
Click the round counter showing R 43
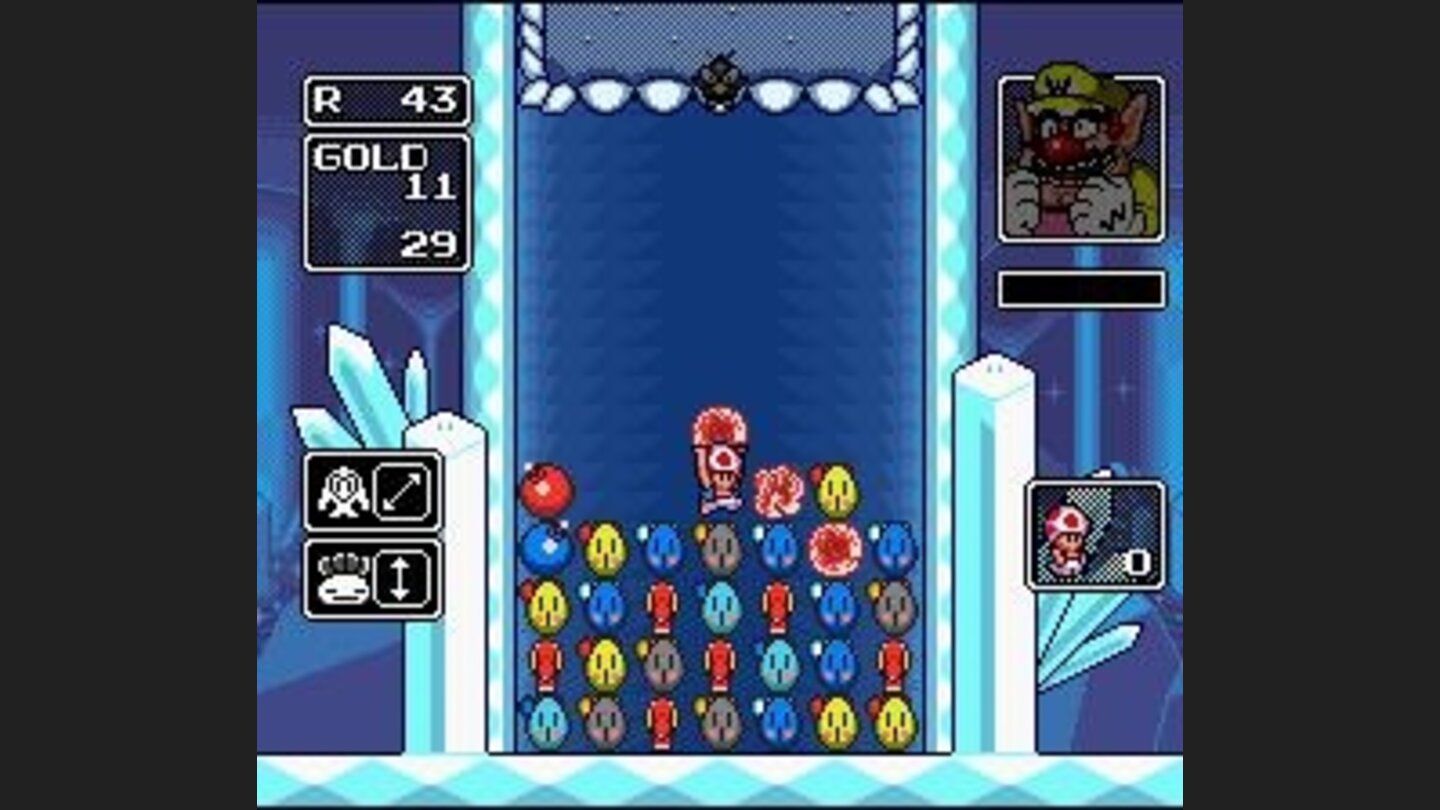385,98
